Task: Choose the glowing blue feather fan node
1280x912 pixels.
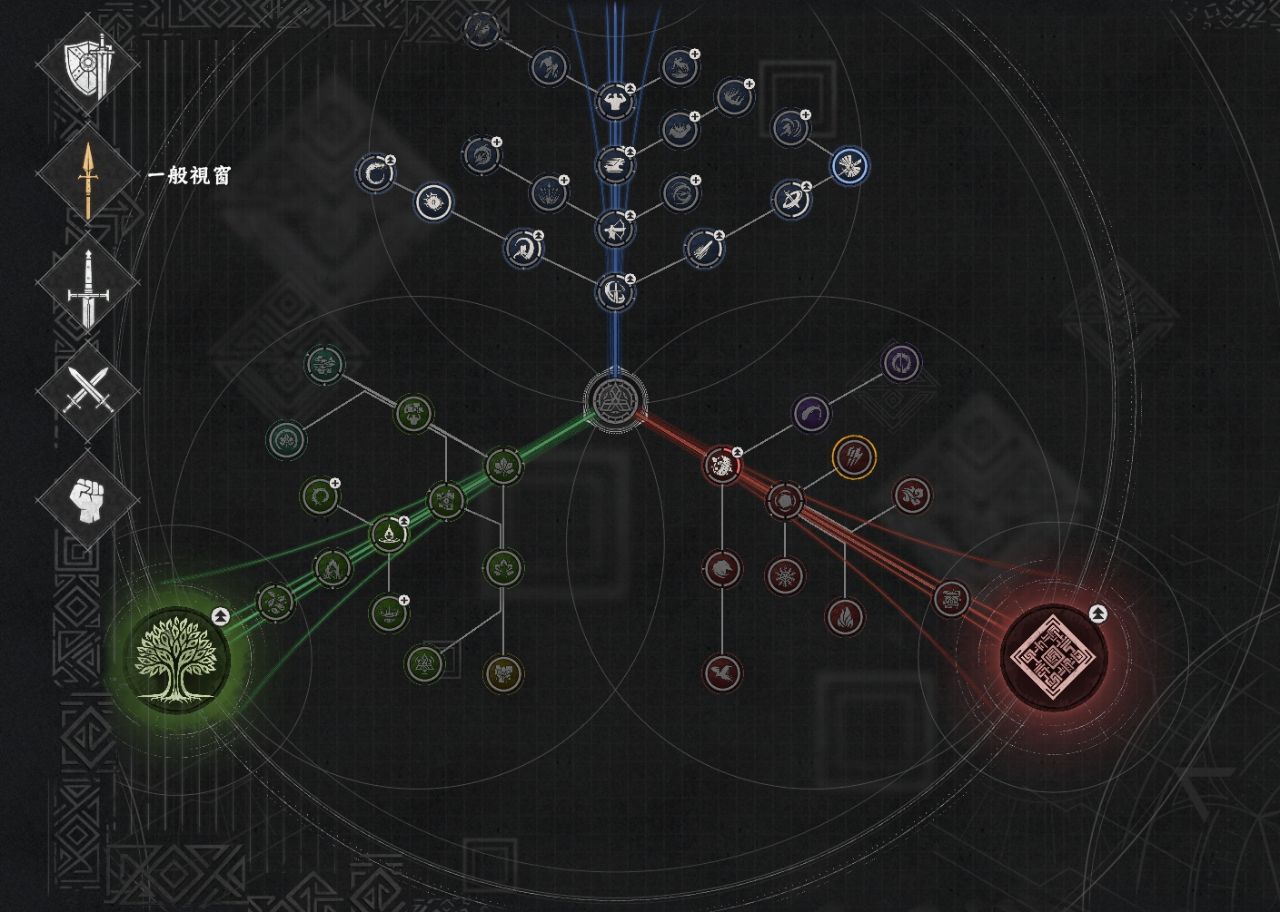Action: (849, 166)
